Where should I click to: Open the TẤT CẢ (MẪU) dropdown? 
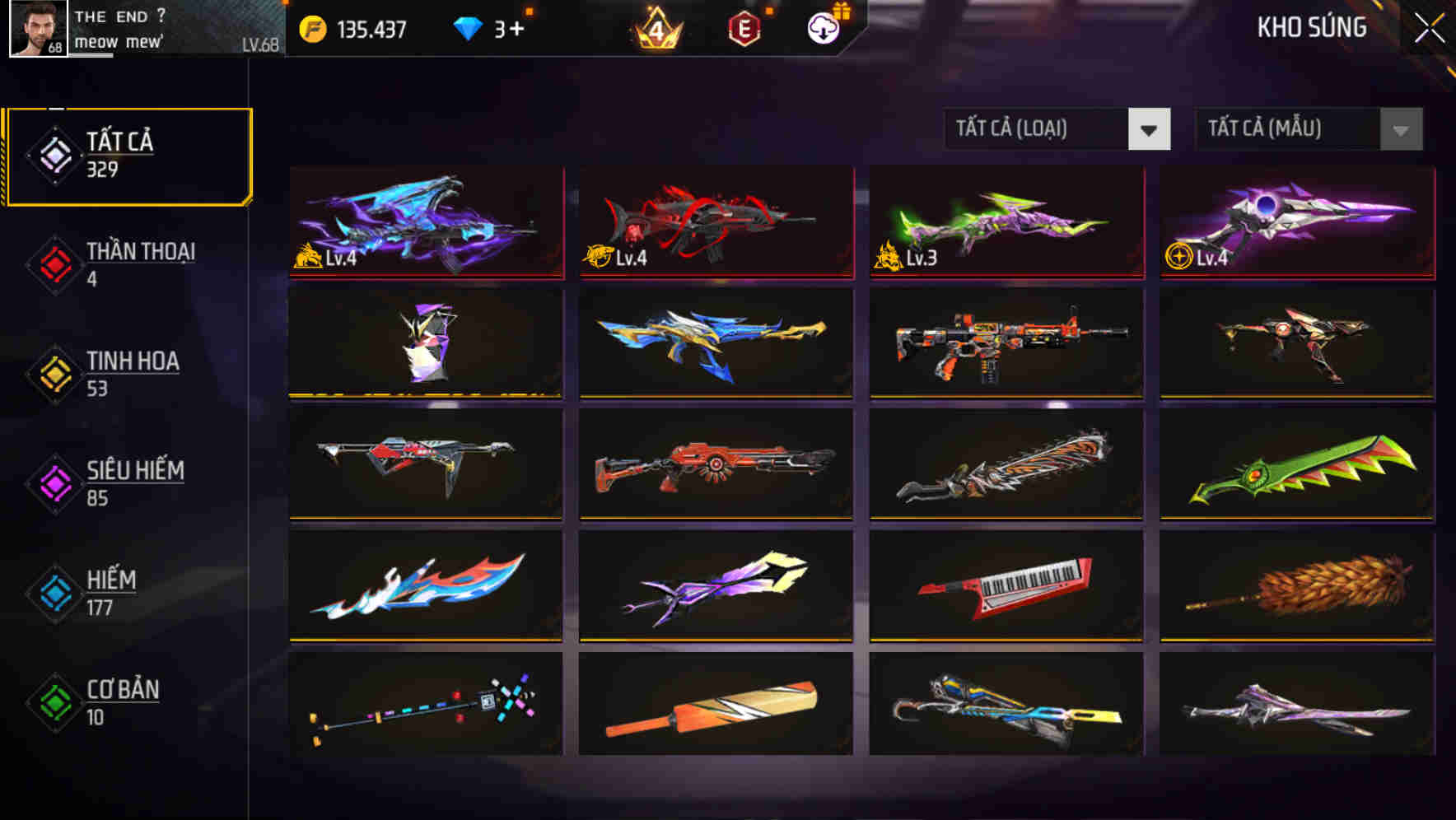click(x=1285, y=129)
